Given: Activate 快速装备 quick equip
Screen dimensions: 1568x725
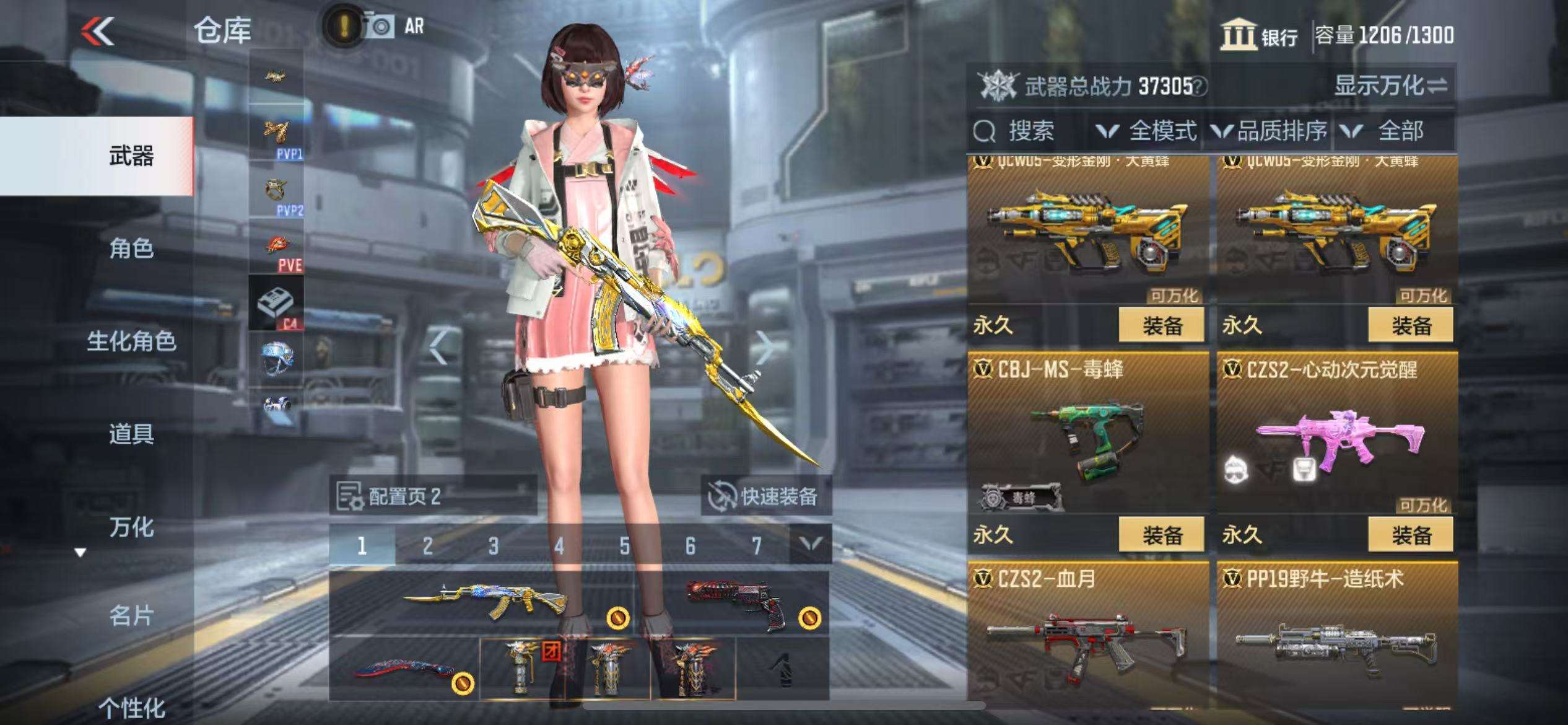Looking at the screenshot, I should 765,496.
